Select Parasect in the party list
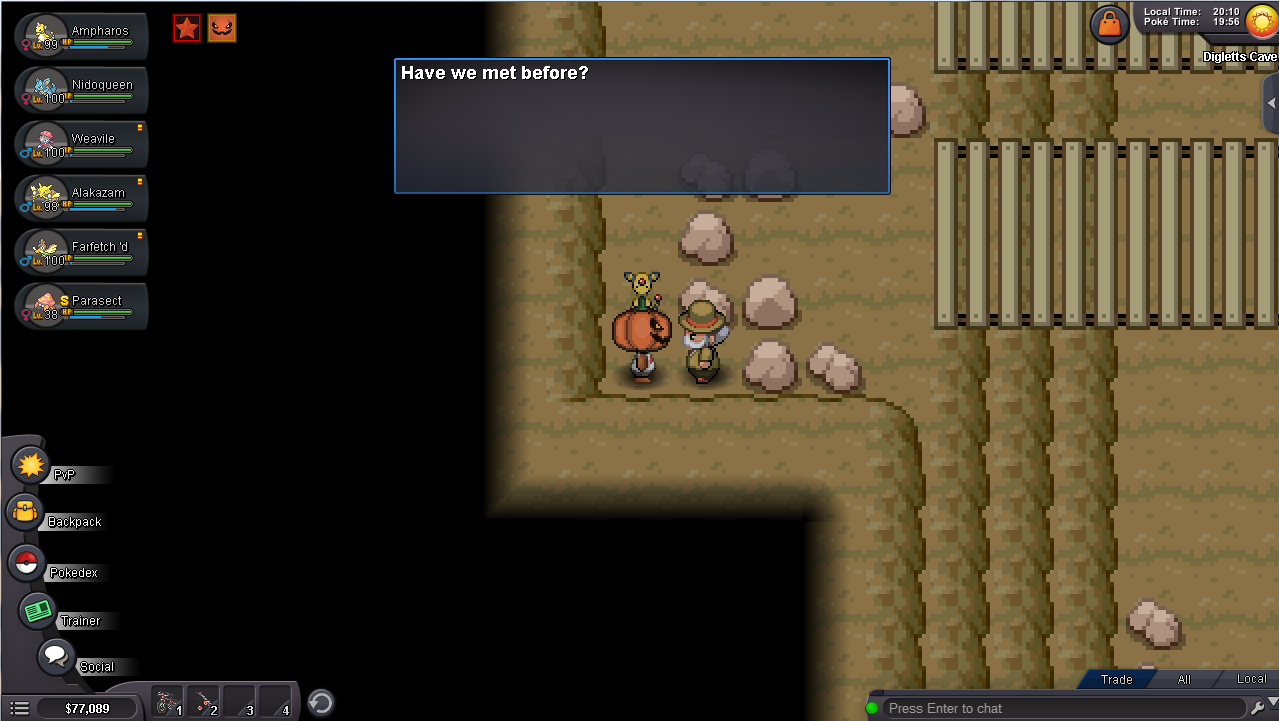The image size is (1279, 721). coord(82,305)
